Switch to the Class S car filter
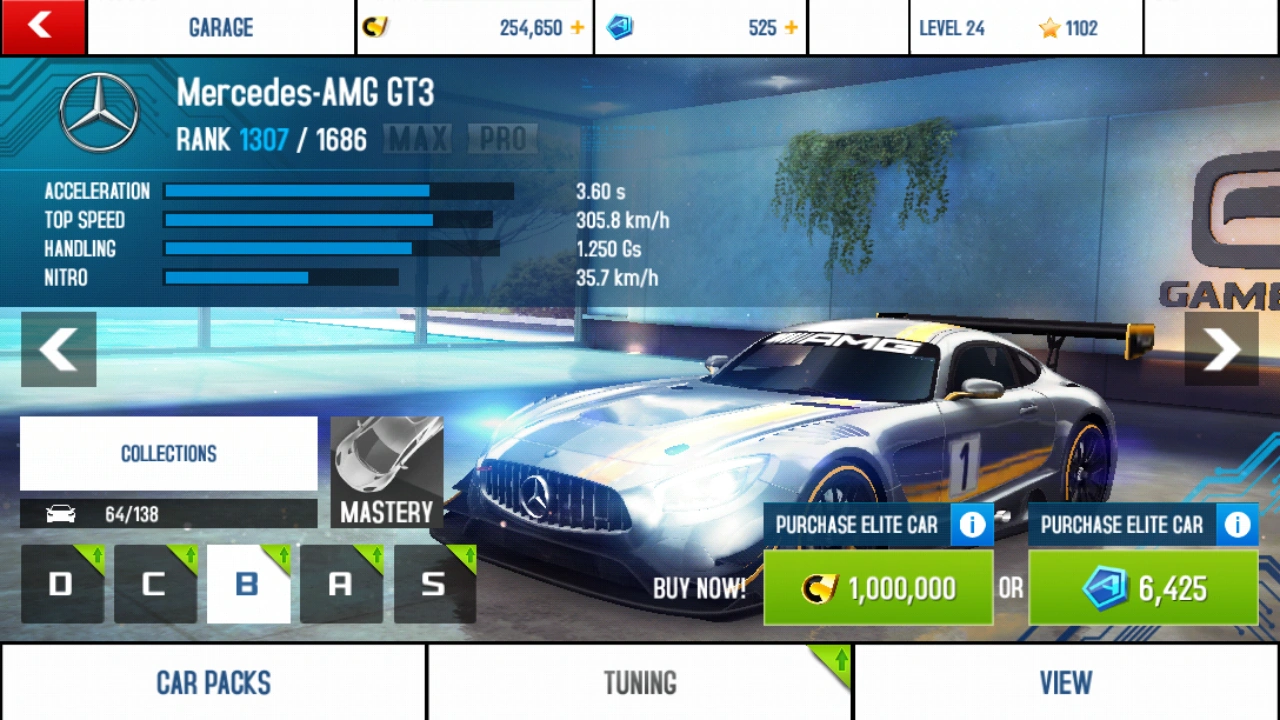Screen dimensions: 1280x720 click(433, 583)
